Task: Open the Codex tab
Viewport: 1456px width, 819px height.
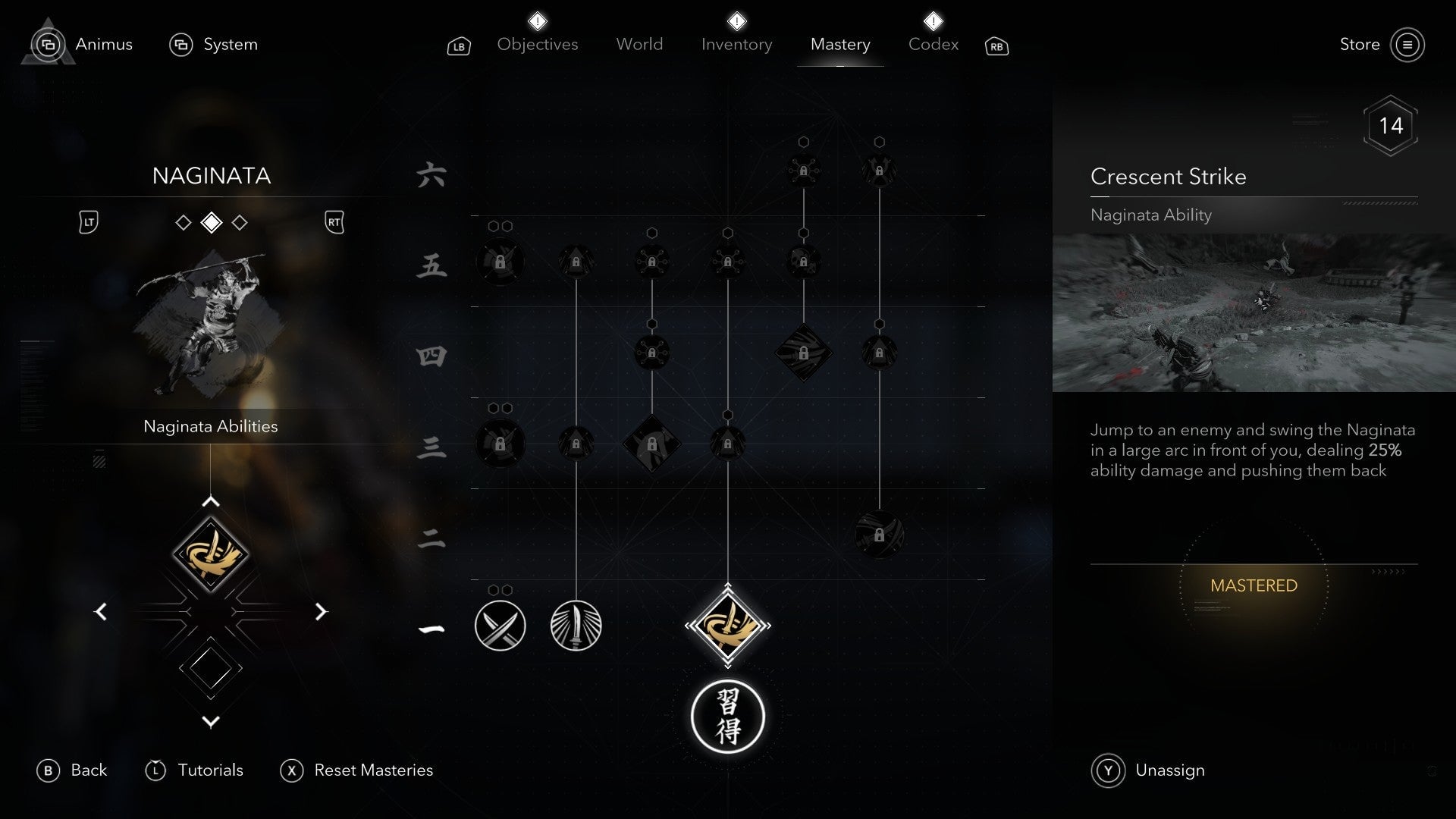Action: pos(934,44)
